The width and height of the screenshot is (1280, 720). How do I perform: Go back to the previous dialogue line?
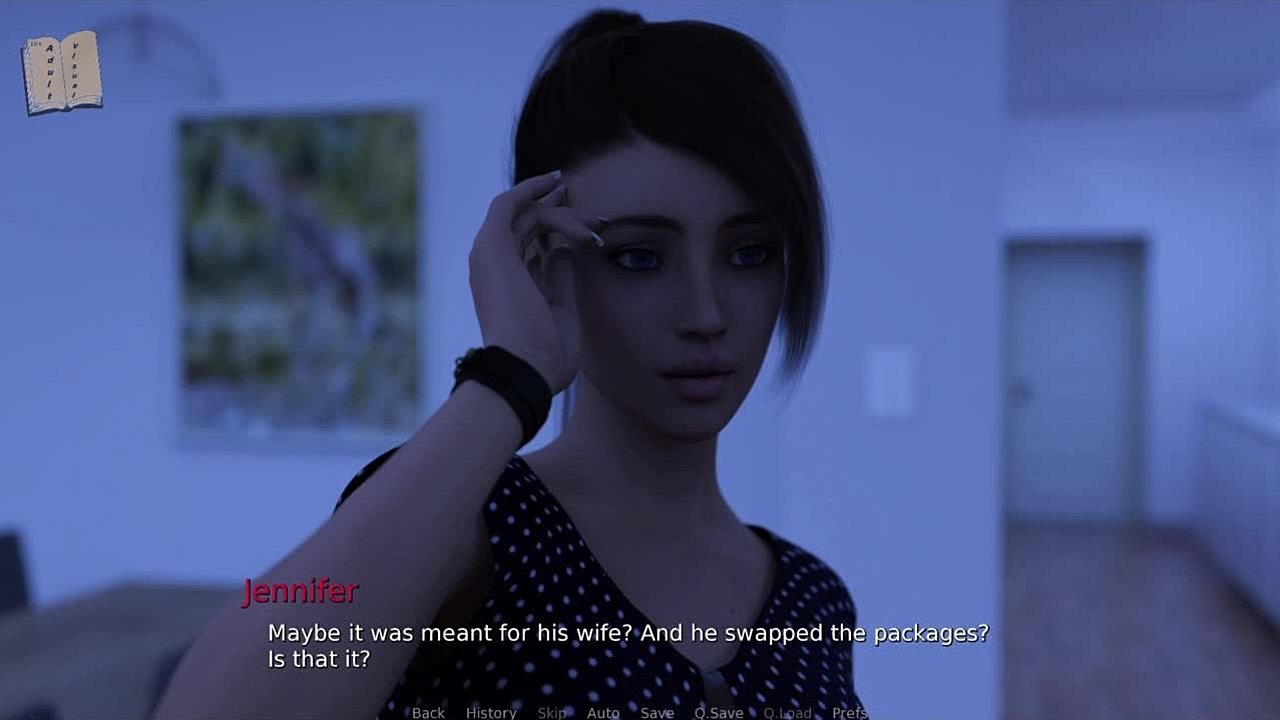(x=428, y=712)
